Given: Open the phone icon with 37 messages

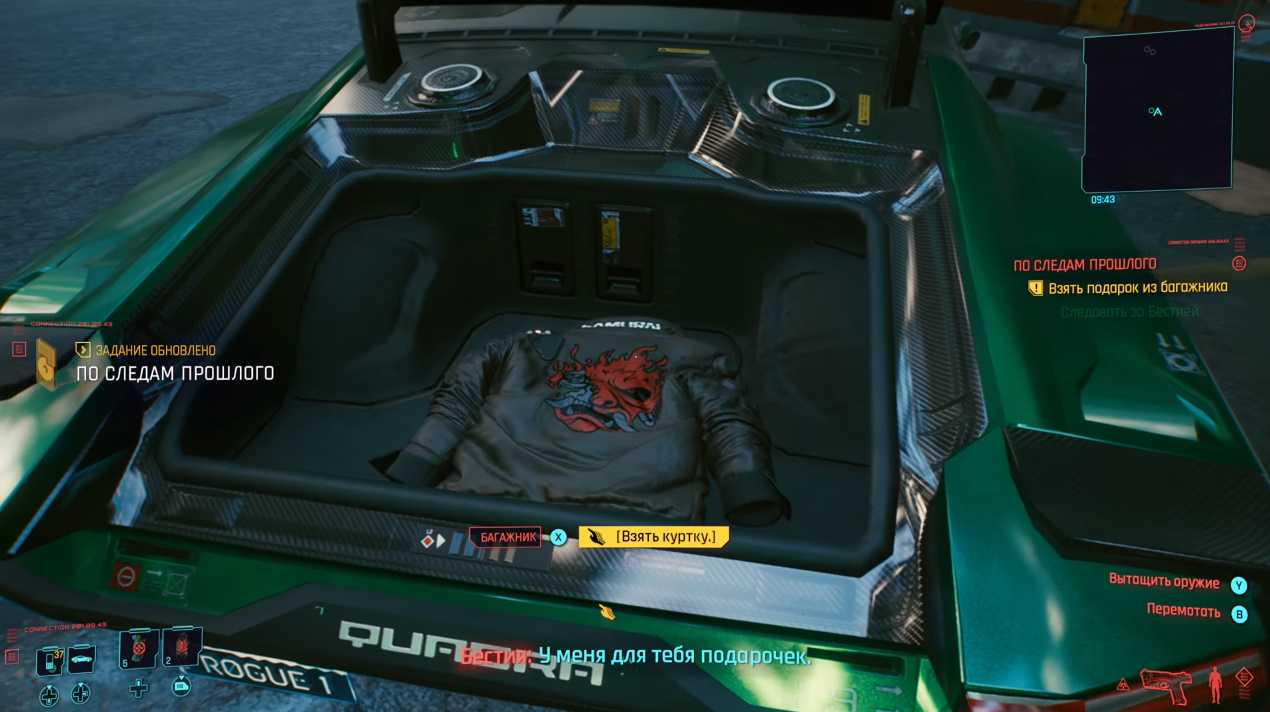Looking at the screenshot, I should pyautogui.click(x=48, y=660).
